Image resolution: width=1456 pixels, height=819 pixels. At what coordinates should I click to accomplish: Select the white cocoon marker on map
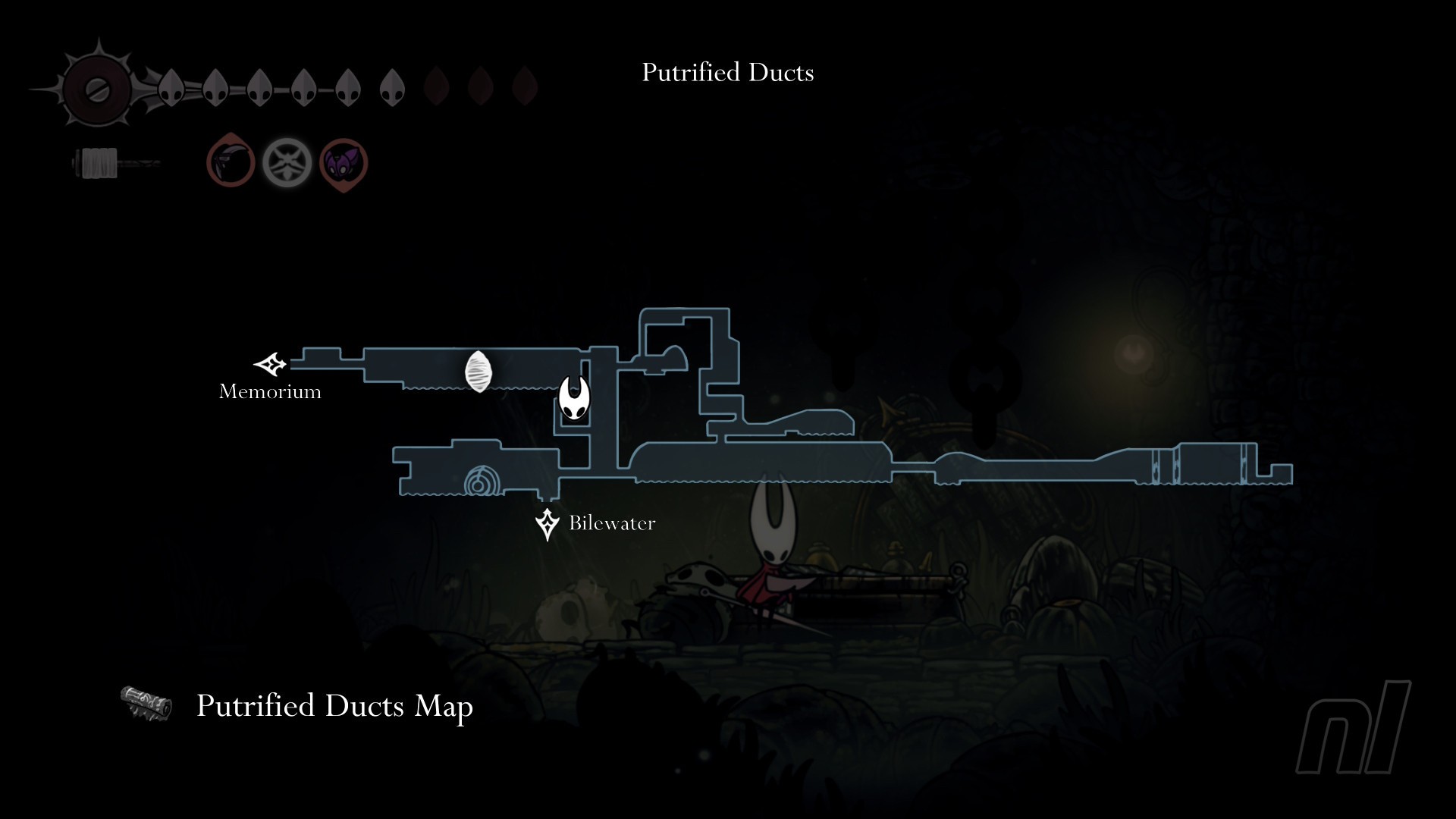pos(479,372)
